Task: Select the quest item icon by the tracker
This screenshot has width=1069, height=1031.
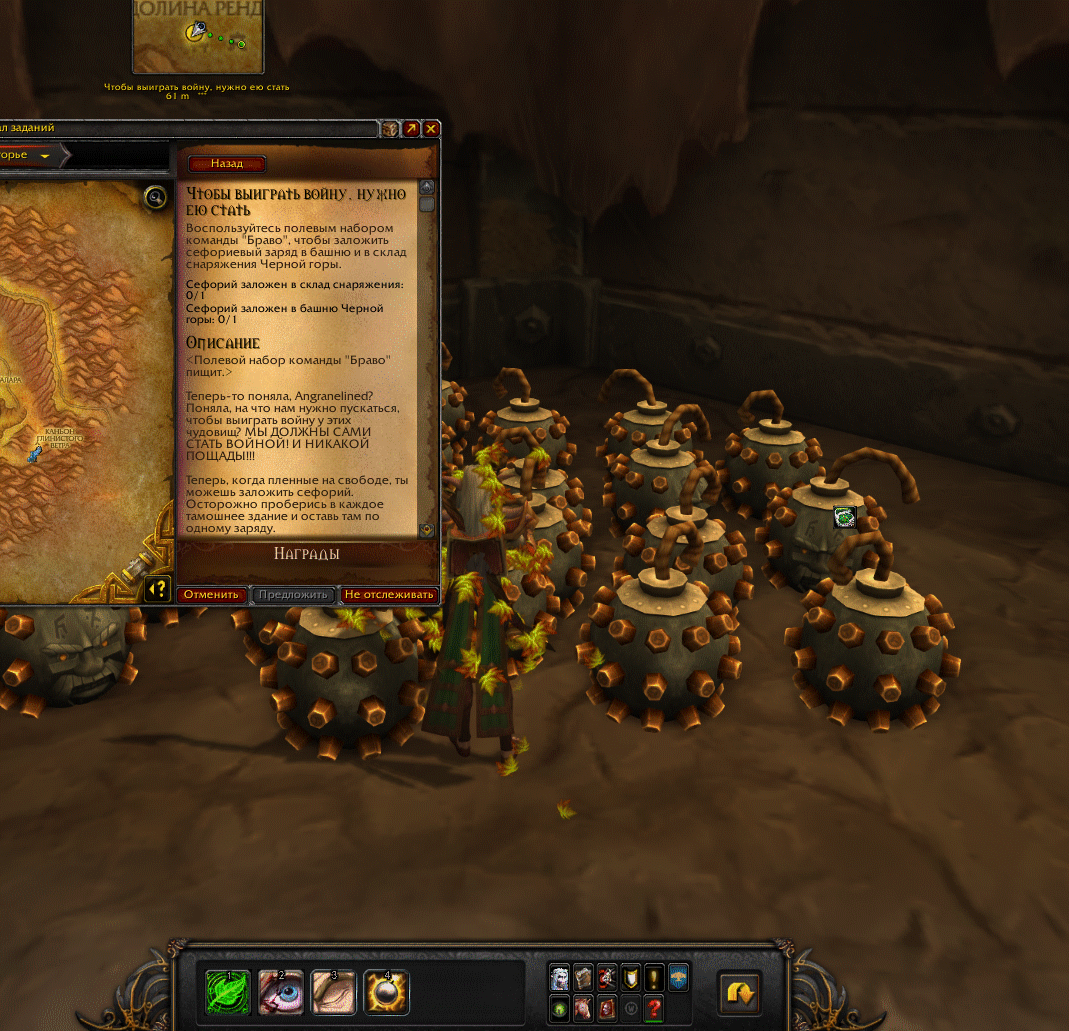Action: click(x=844, y=517)
